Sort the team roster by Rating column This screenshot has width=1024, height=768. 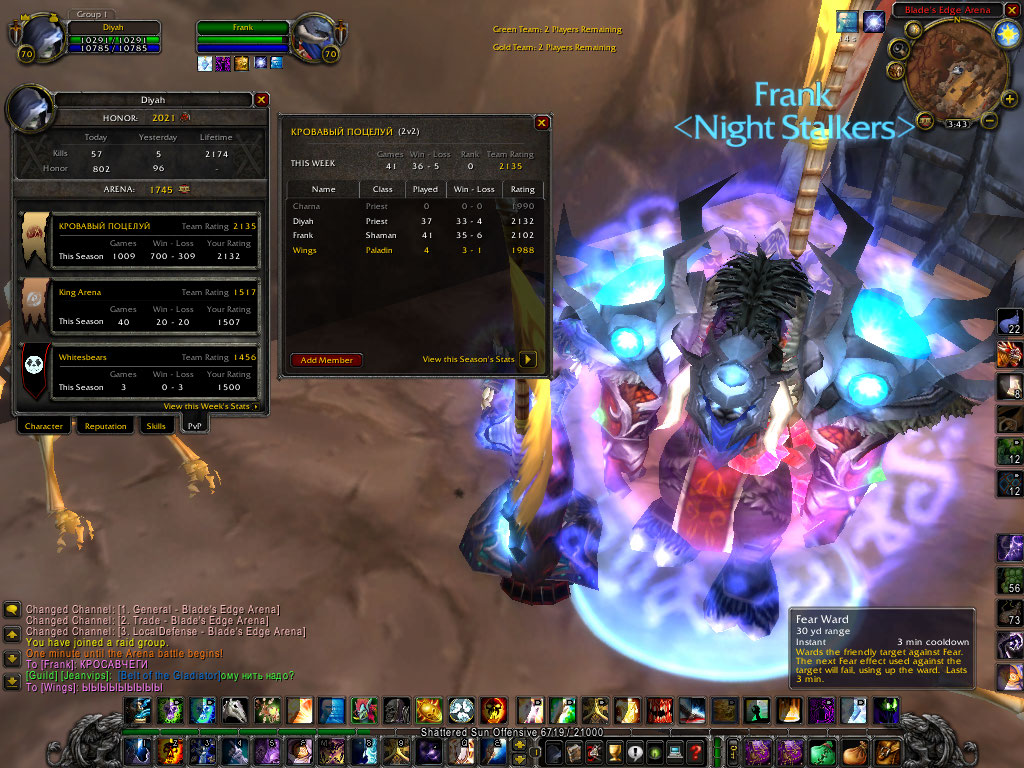523,189
